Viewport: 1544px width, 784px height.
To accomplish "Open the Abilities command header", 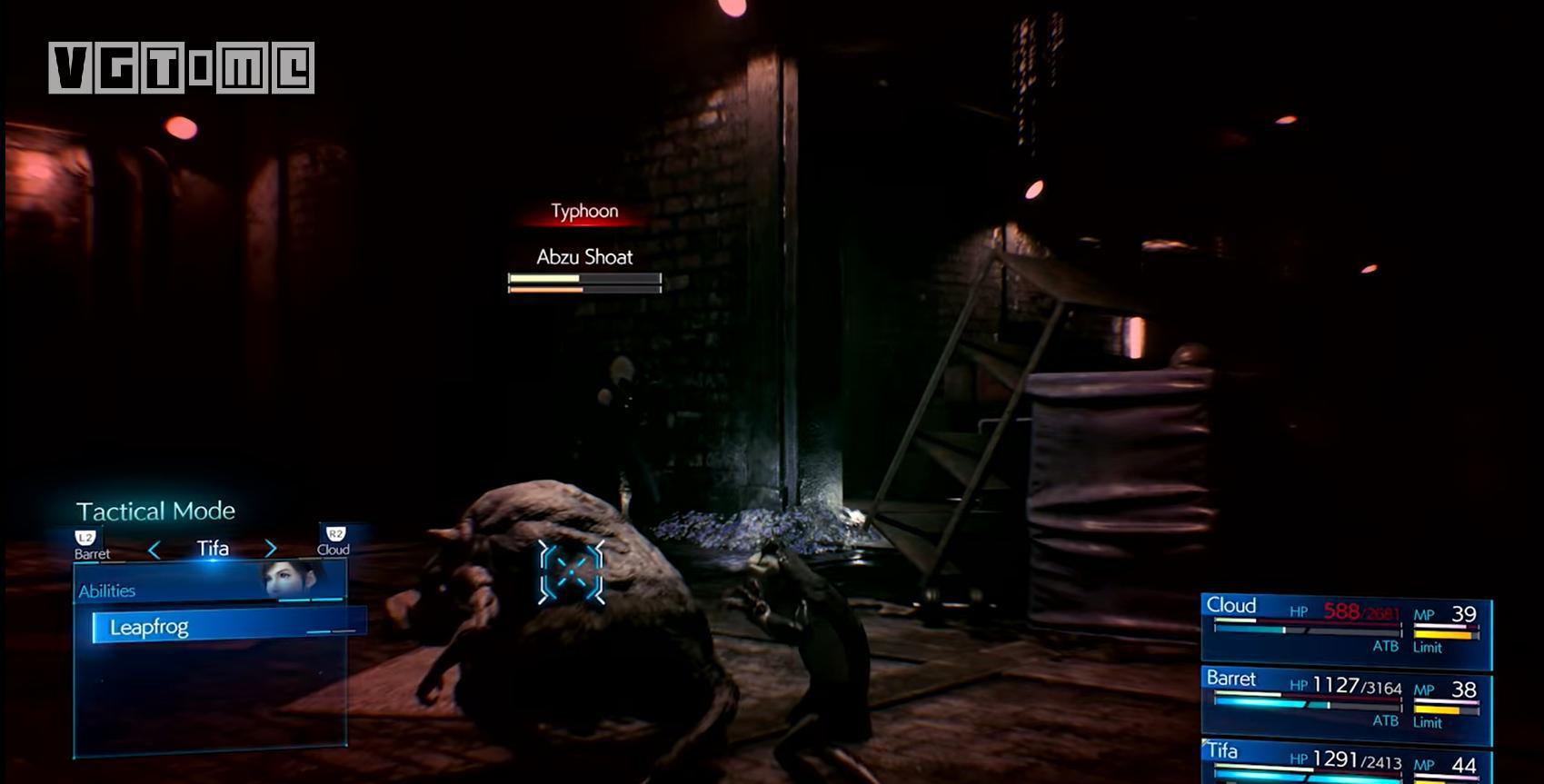I will tap(107, 590).
